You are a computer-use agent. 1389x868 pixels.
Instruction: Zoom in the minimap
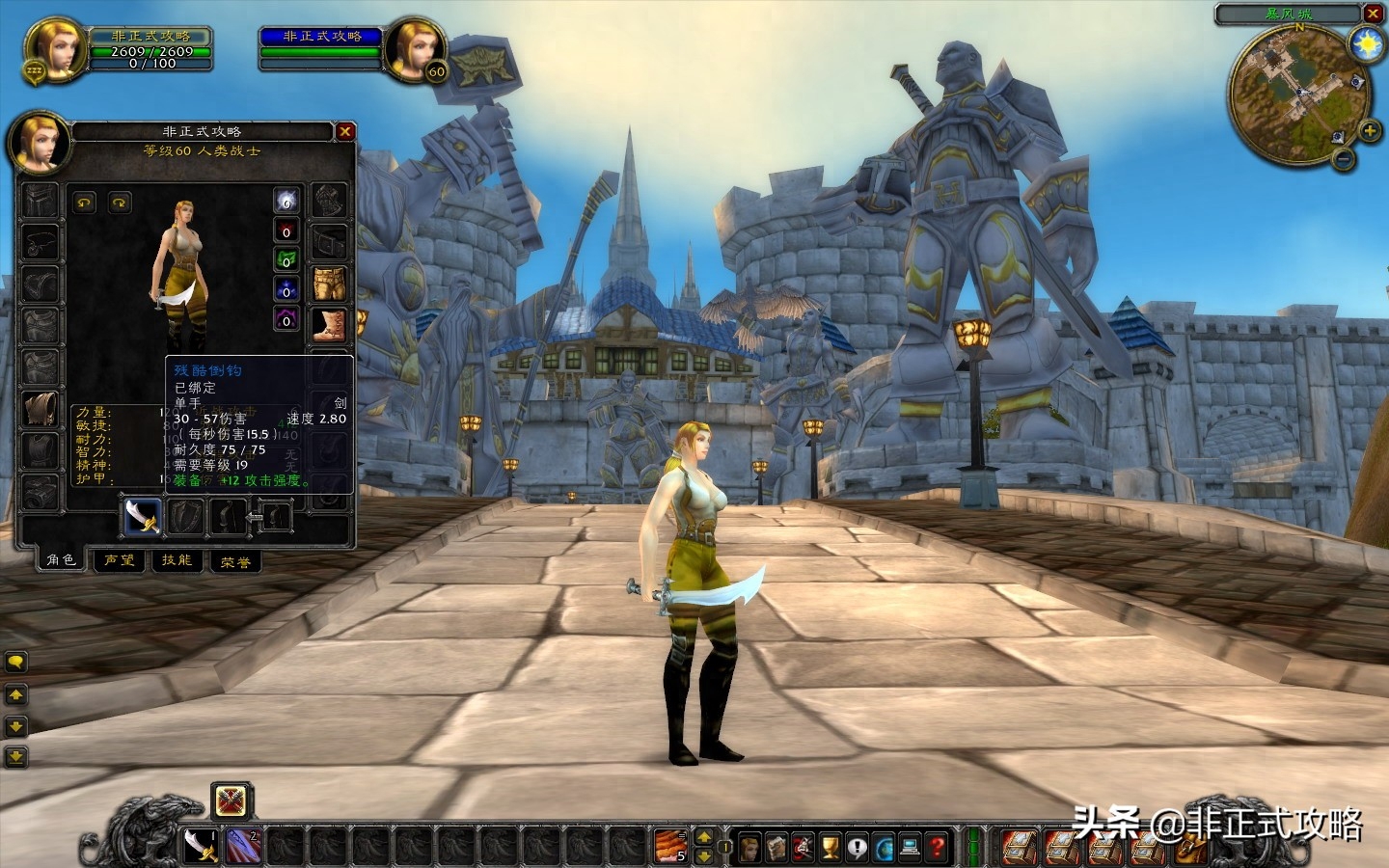coord(1369,130)
